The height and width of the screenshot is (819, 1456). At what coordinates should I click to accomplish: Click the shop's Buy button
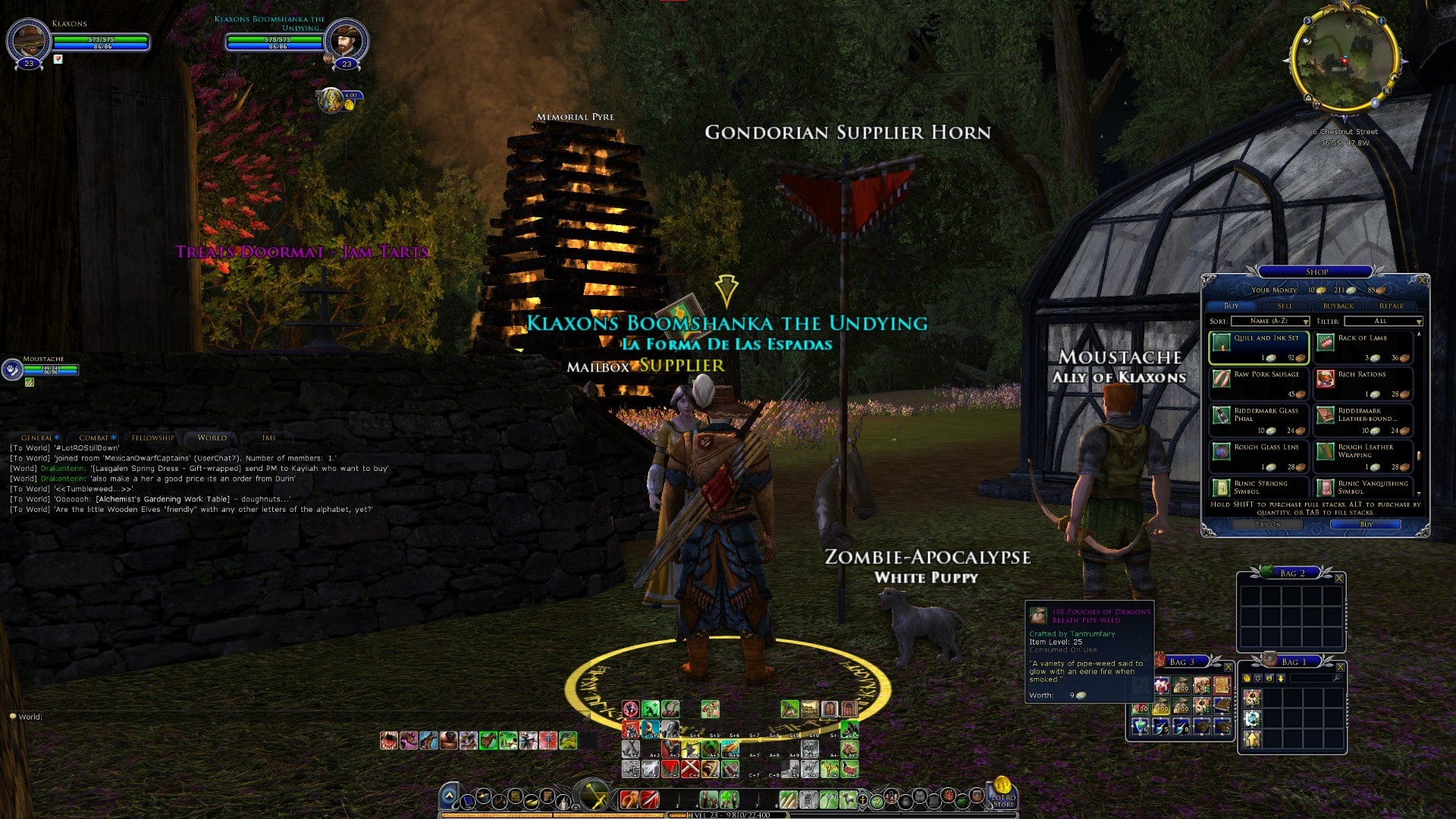[x=1367, y=524]
